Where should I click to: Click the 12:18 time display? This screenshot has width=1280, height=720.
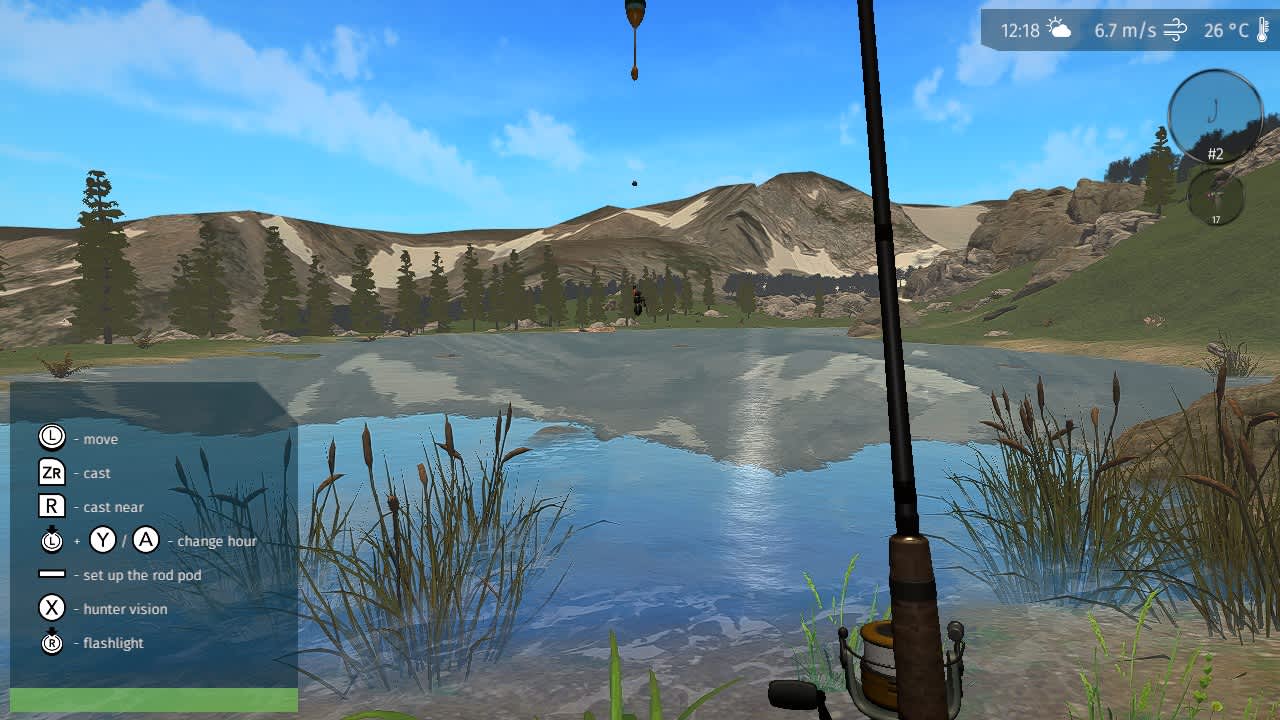[x=1019, y=30]
